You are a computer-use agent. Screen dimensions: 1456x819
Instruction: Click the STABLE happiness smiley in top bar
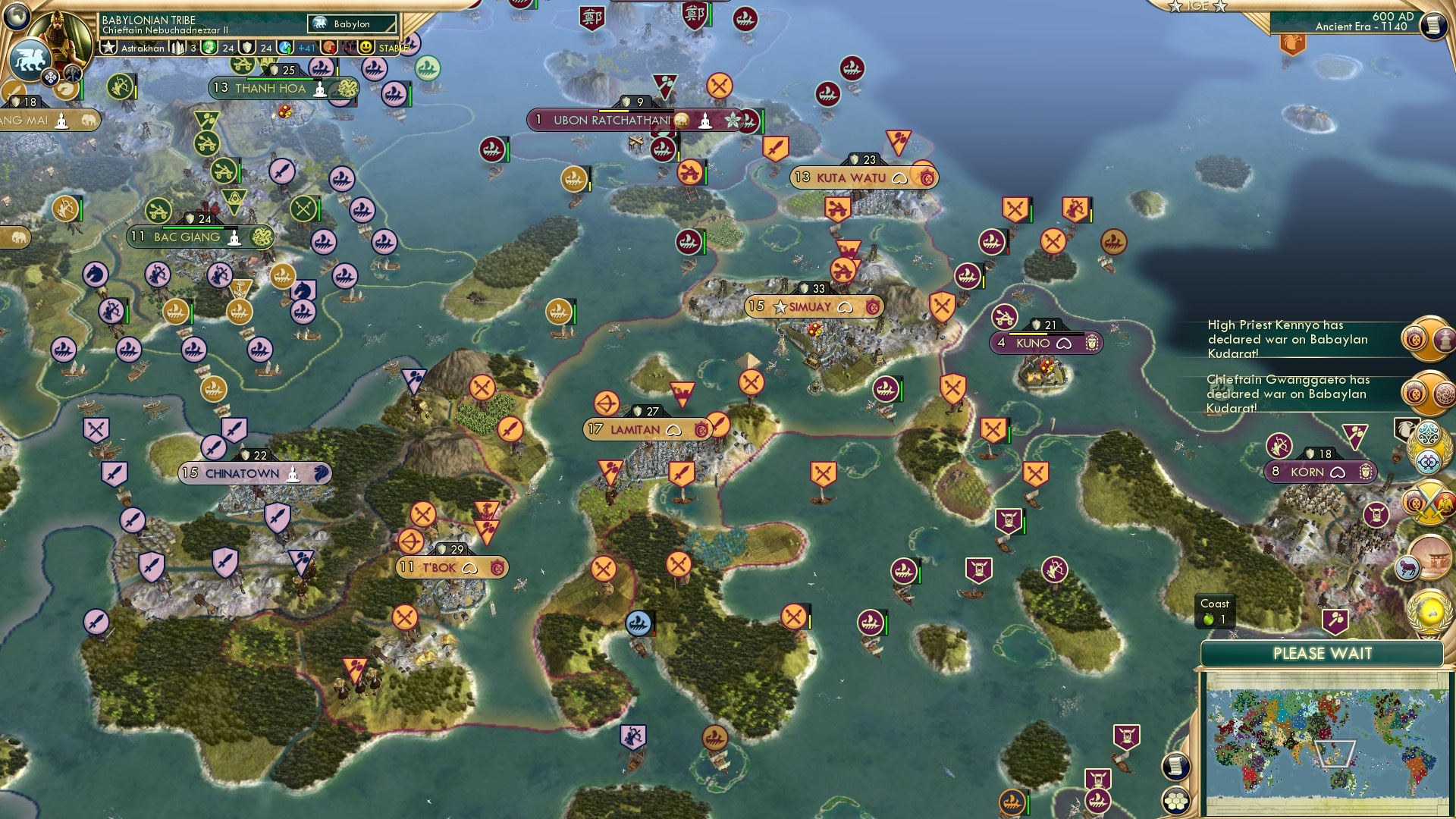(x=366, y=48)
